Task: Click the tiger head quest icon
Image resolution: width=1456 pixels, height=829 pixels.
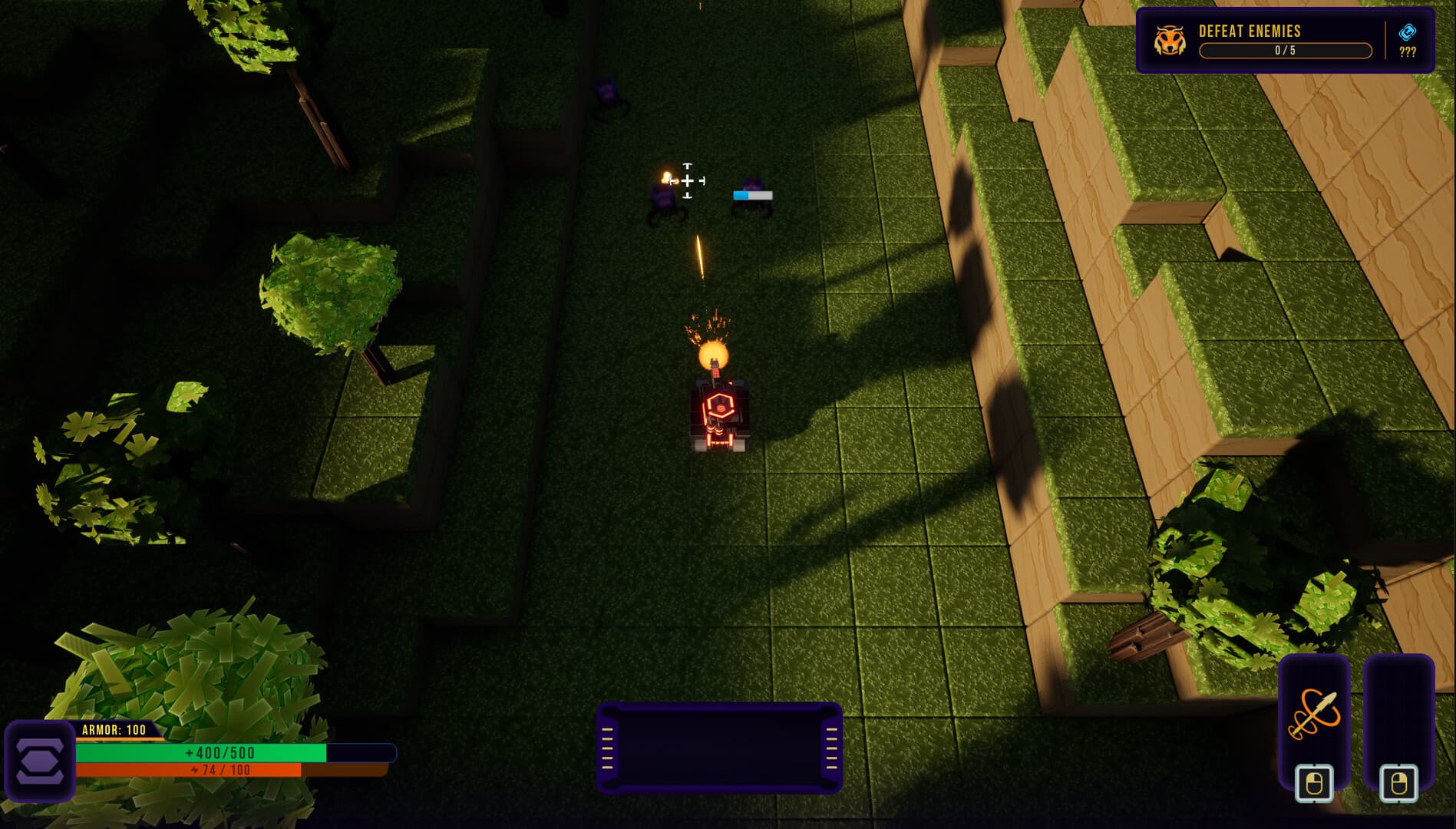Action: coord(1169,38)
